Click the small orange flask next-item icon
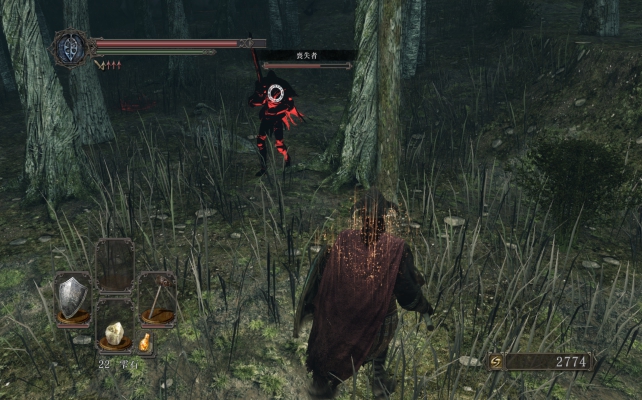 (145, 343)
